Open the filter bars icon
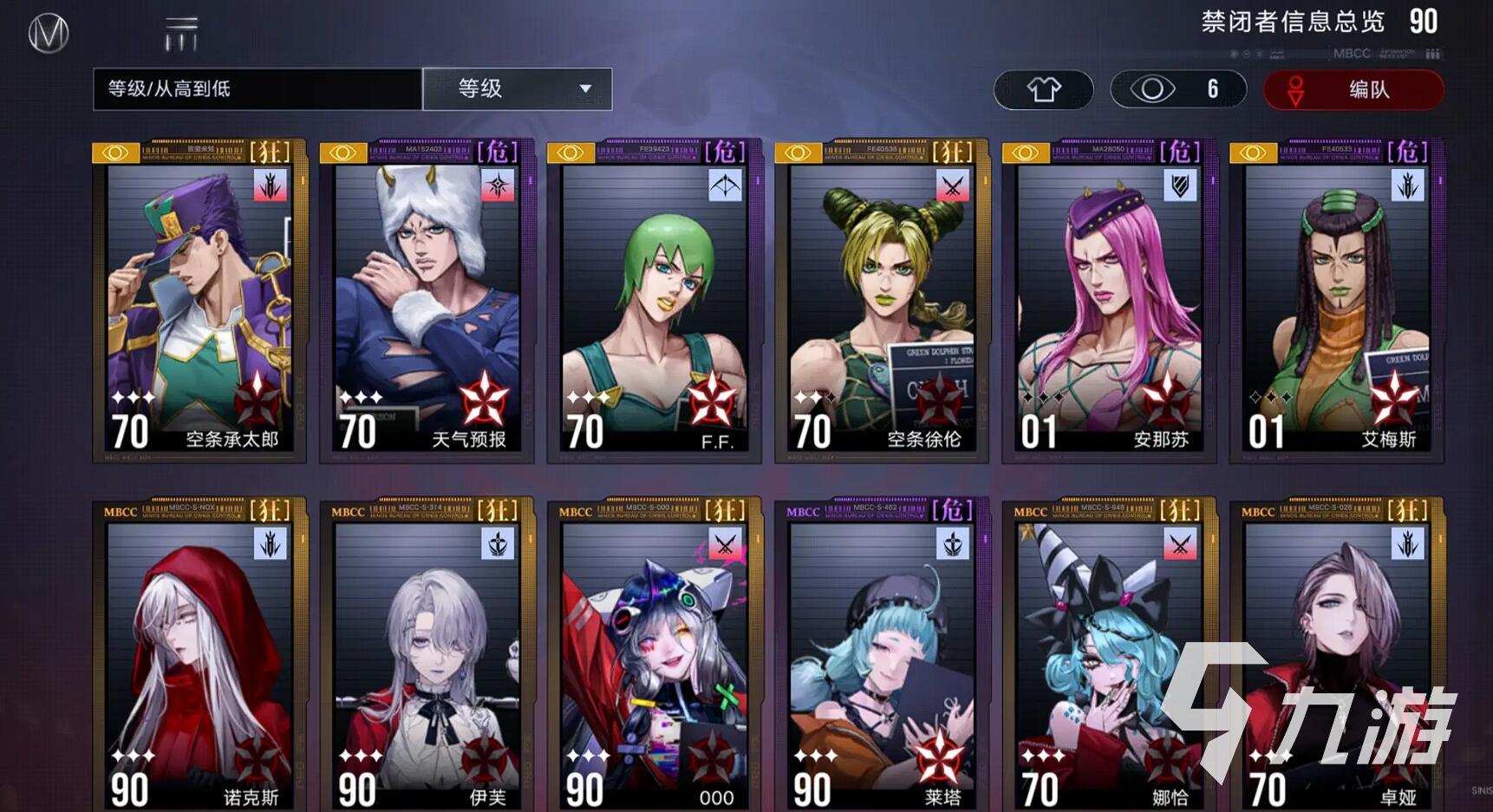 tap(181, 35)
